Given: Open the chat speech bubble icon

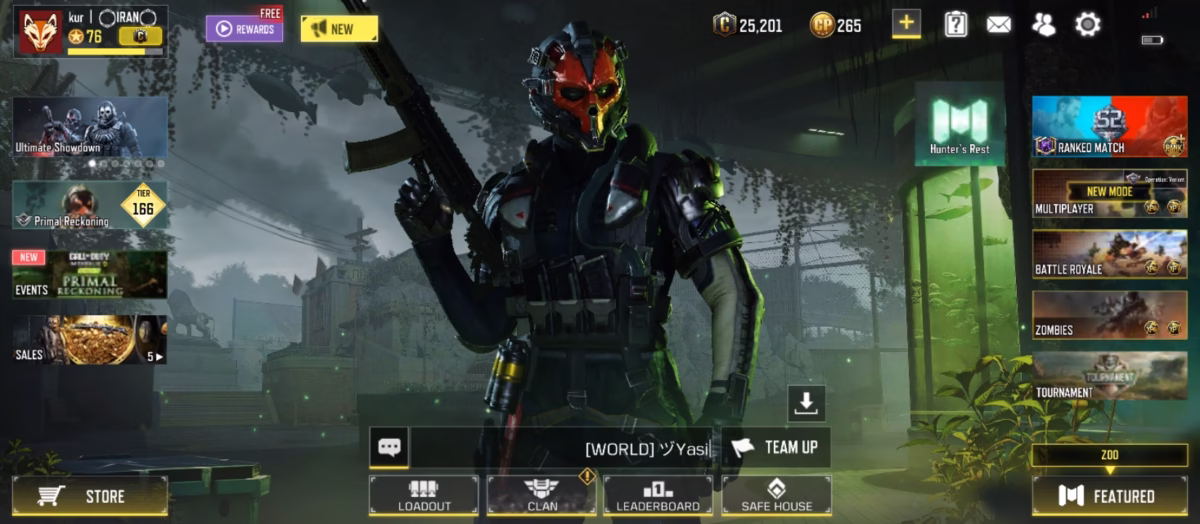Looking at the screenshot, I should (389, 447).
